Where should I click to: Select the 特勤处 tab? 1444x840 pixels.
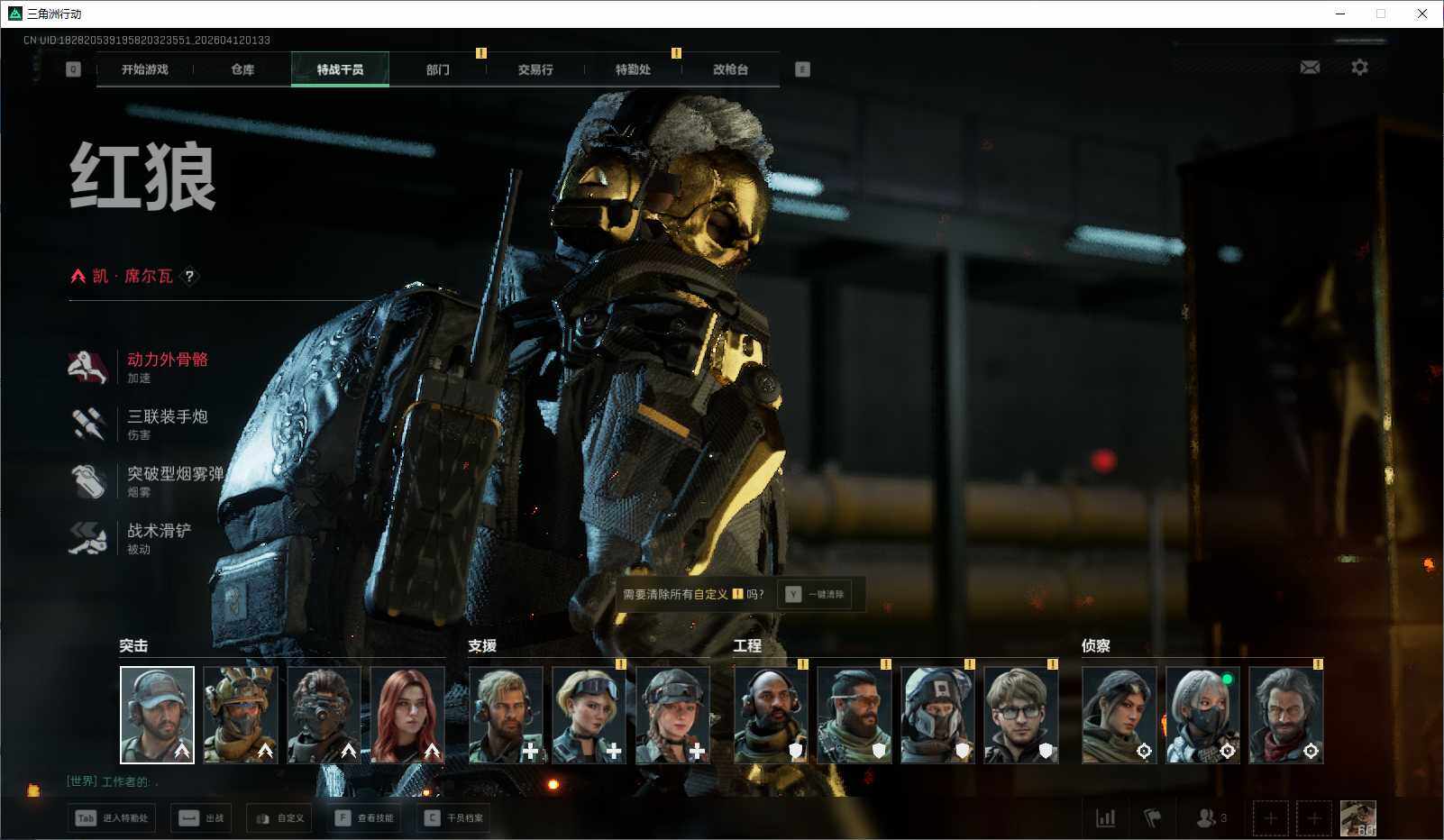[x=633, y=69]
